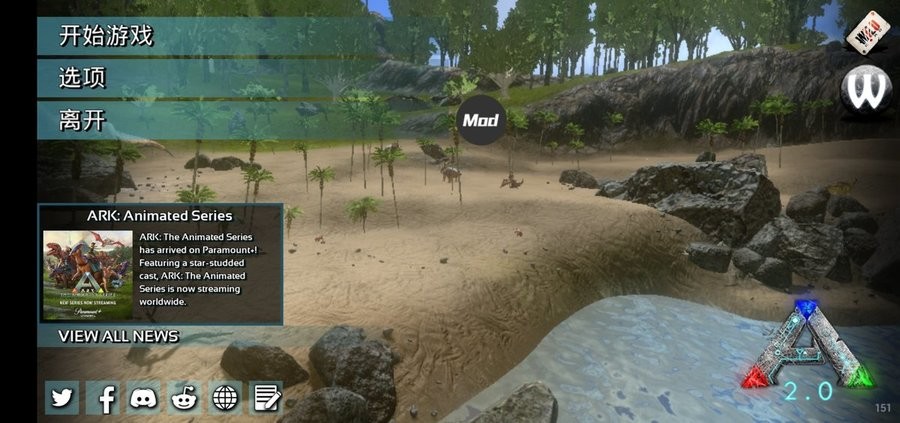Click VIEW ALL NEWS
This screenshot has height=423, width=900.
click(x=118, y=336)
